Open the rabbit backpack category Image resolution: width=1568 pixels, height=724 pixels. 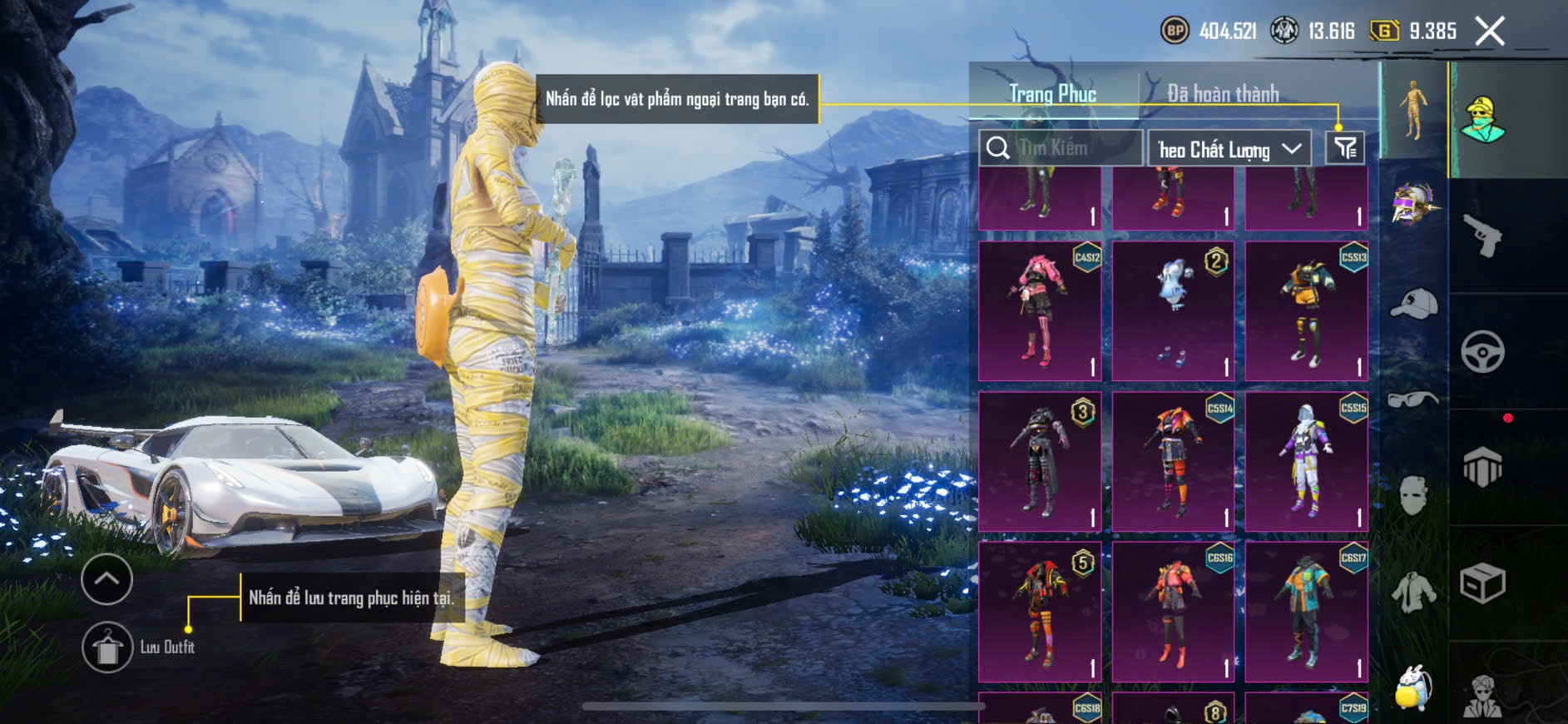point(1412,687)
